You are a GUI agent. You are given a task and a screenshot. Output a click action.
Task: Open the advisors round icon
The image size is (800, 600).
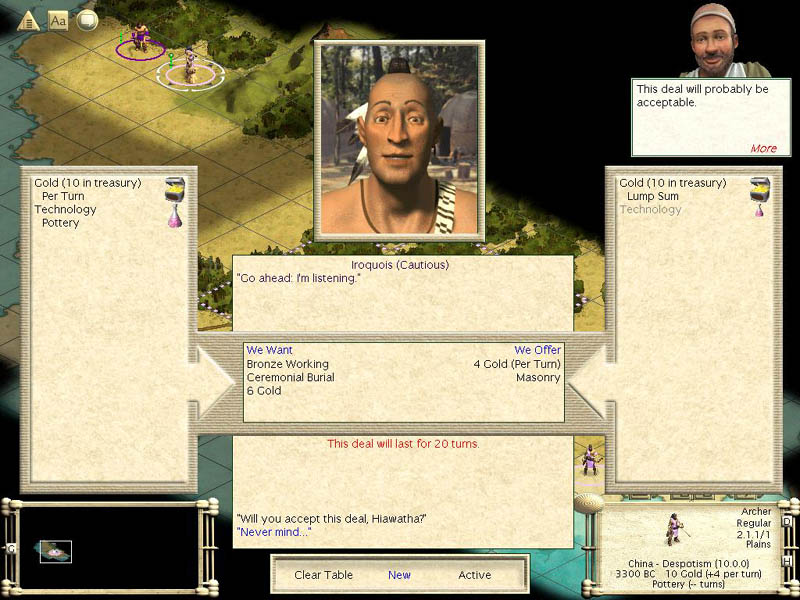[87, 20]
